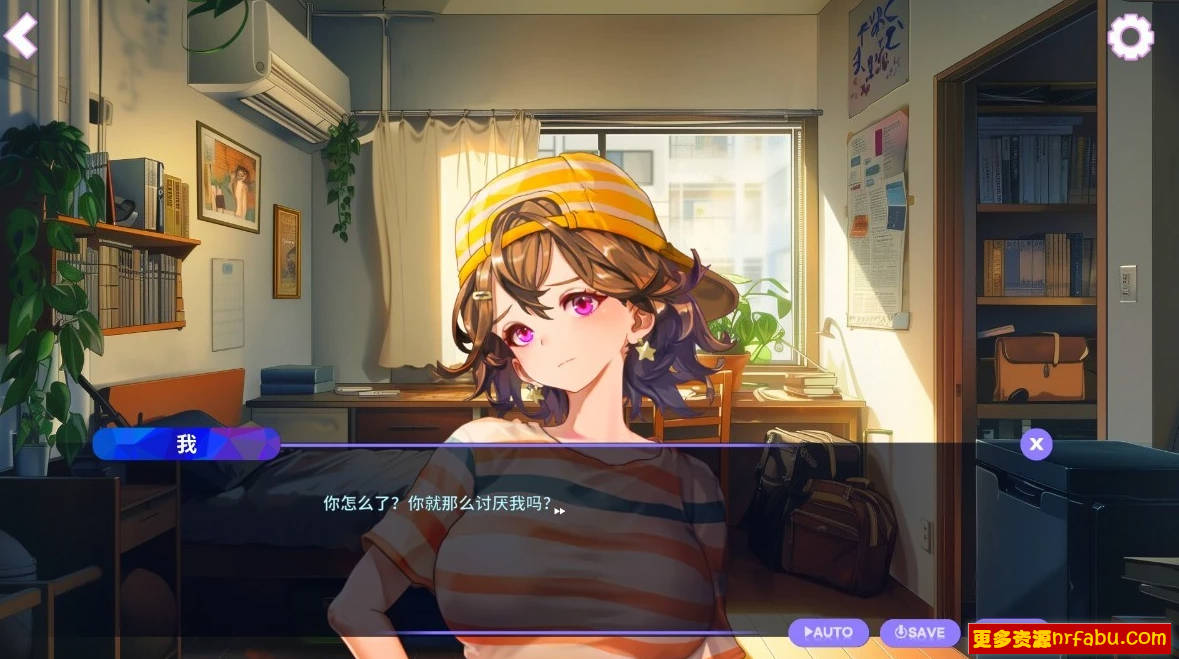Open the SAVE menu
This screenshot has height=659, width=1179.
pyautogui.click(x=919, y=632)
